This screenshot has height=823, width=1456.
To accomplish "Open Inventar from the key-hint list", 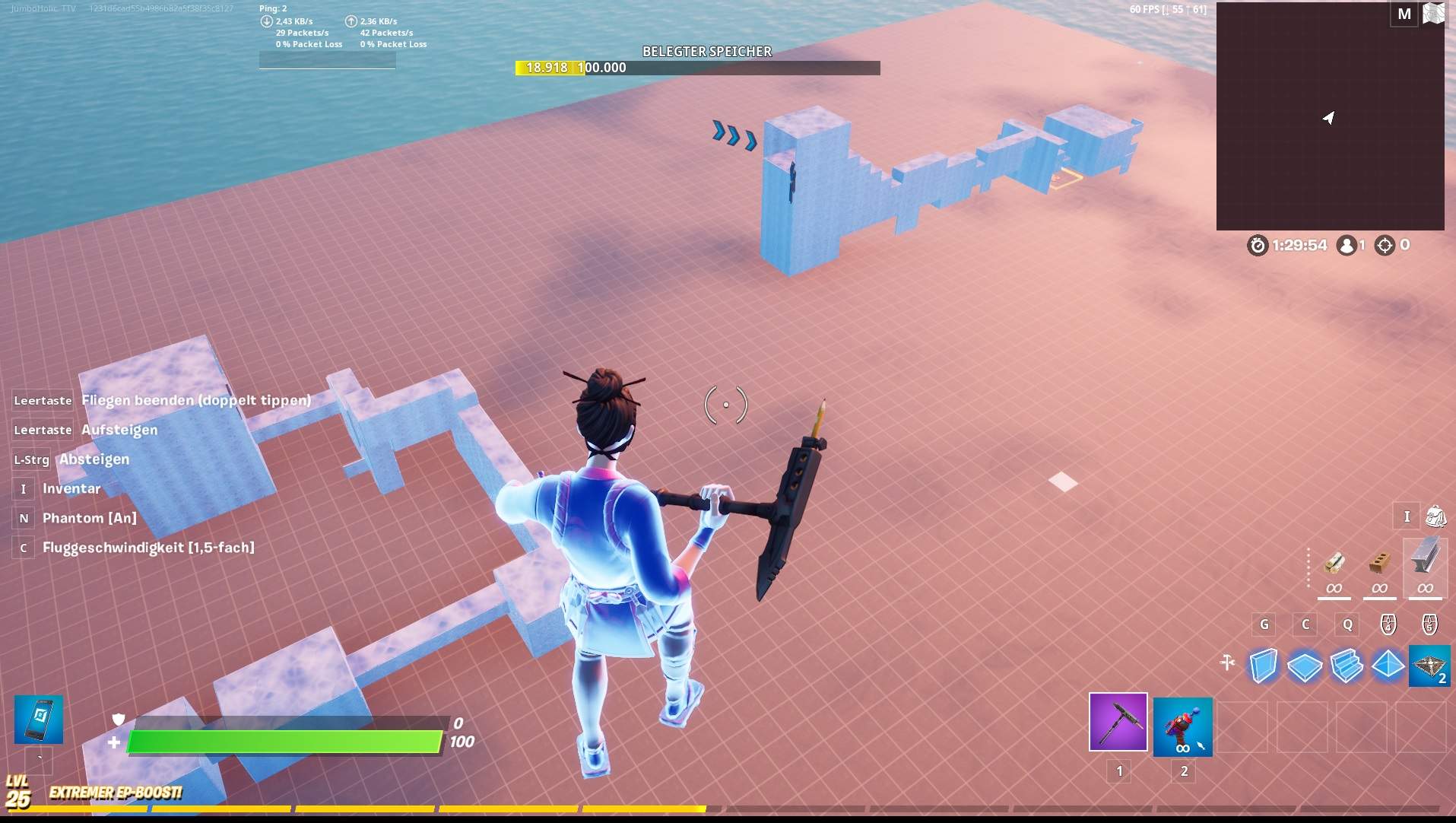I will click(x=71, y=488).
